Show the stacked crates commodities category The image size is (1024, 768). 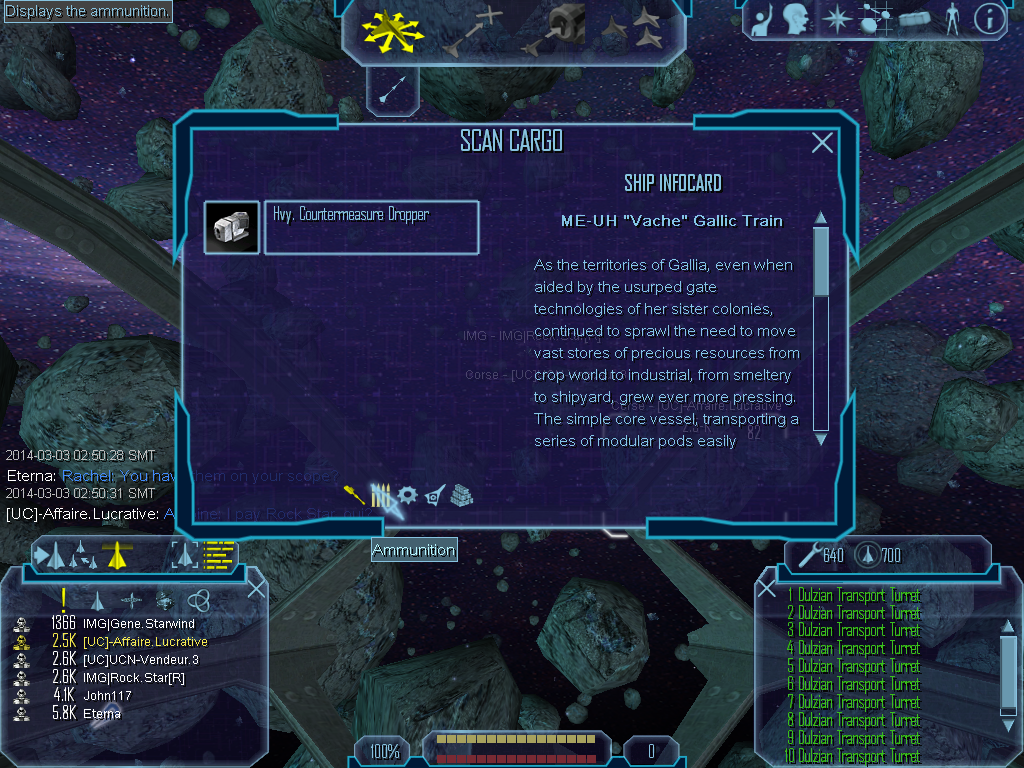point(461,495)
